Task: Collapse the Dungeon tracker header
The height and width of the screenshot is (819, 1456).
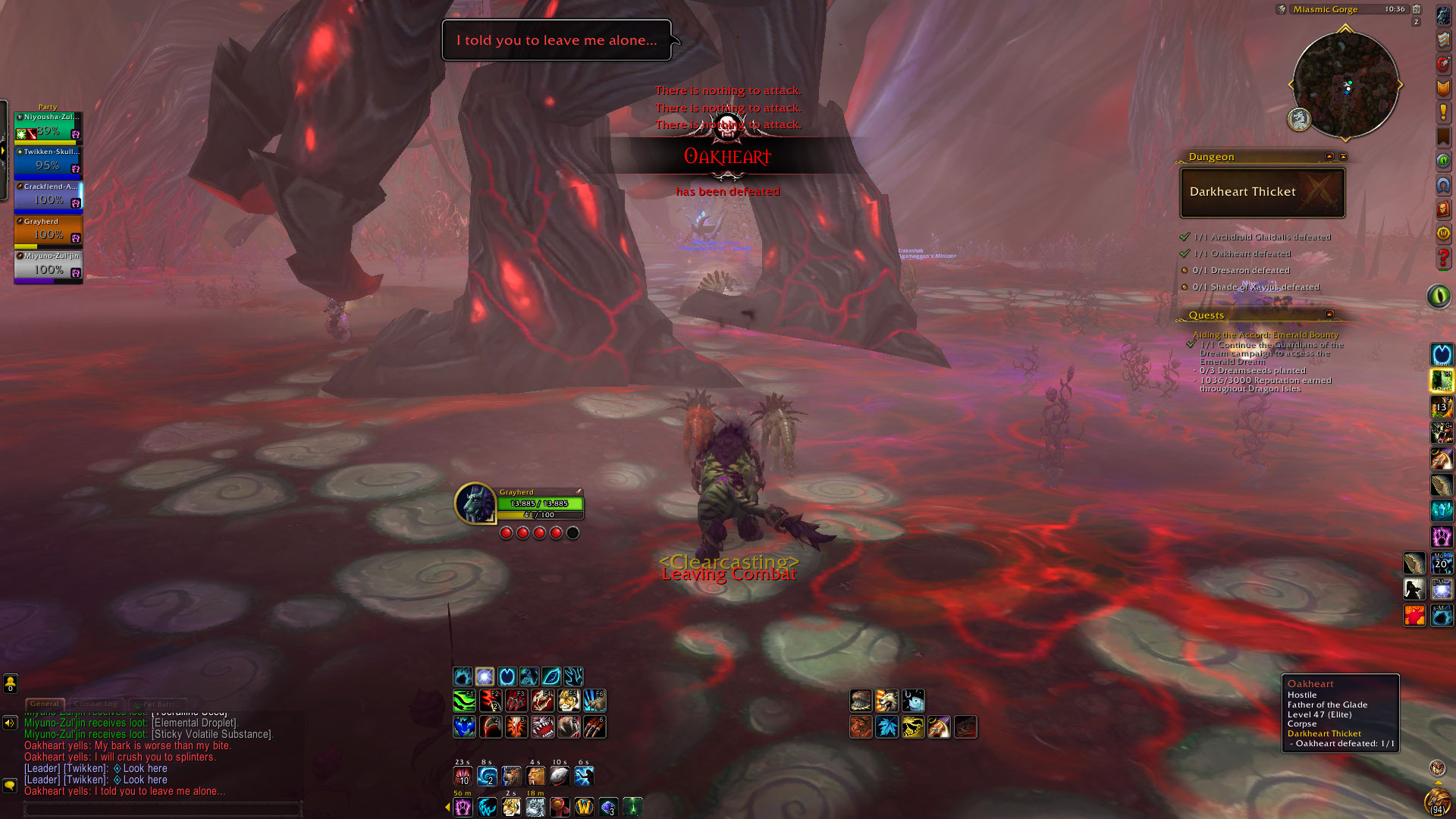Action: click(x=1329, y=156)
